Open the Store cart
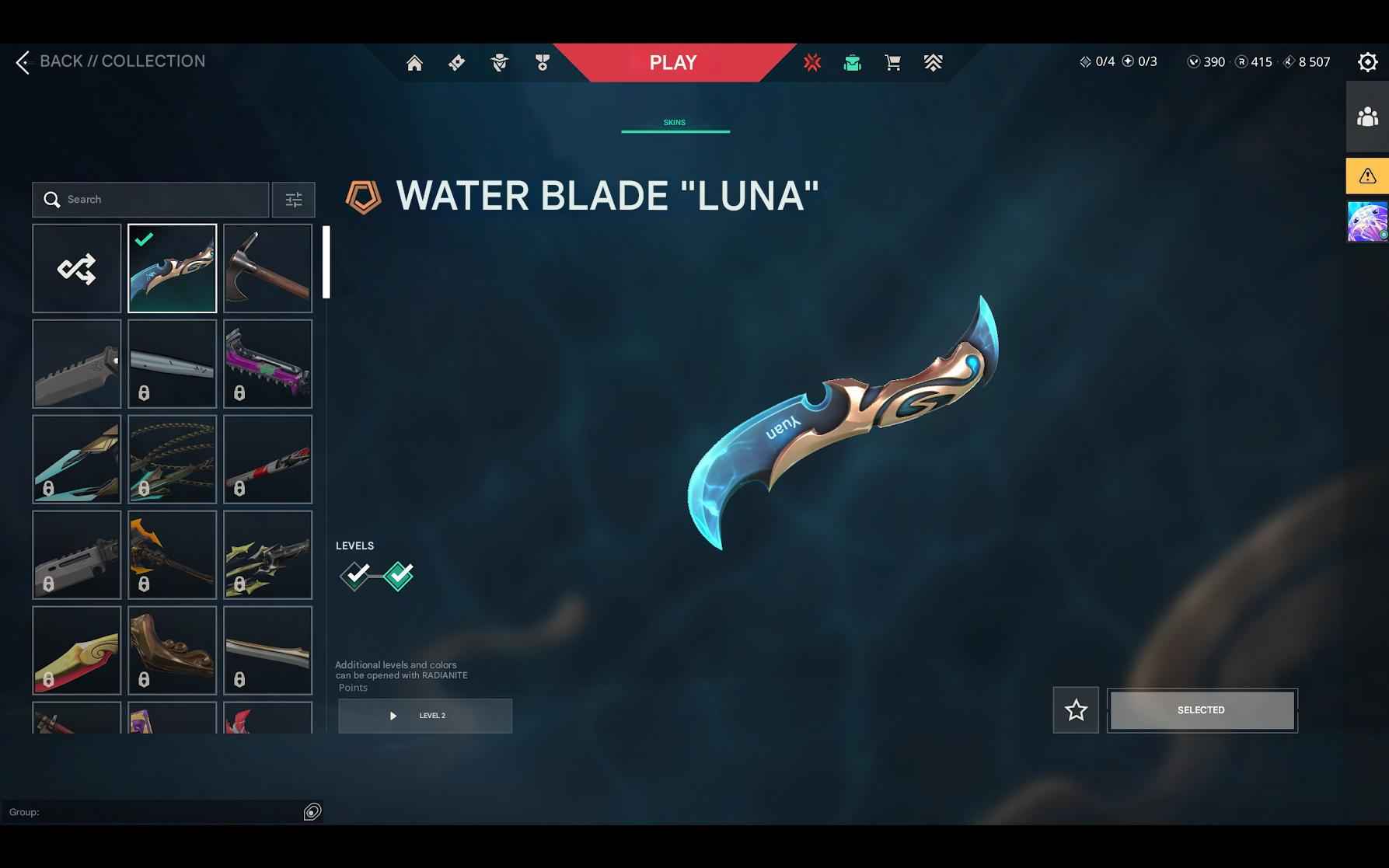This screenshot has width=1389, height=868. click(x=892, y=62)
